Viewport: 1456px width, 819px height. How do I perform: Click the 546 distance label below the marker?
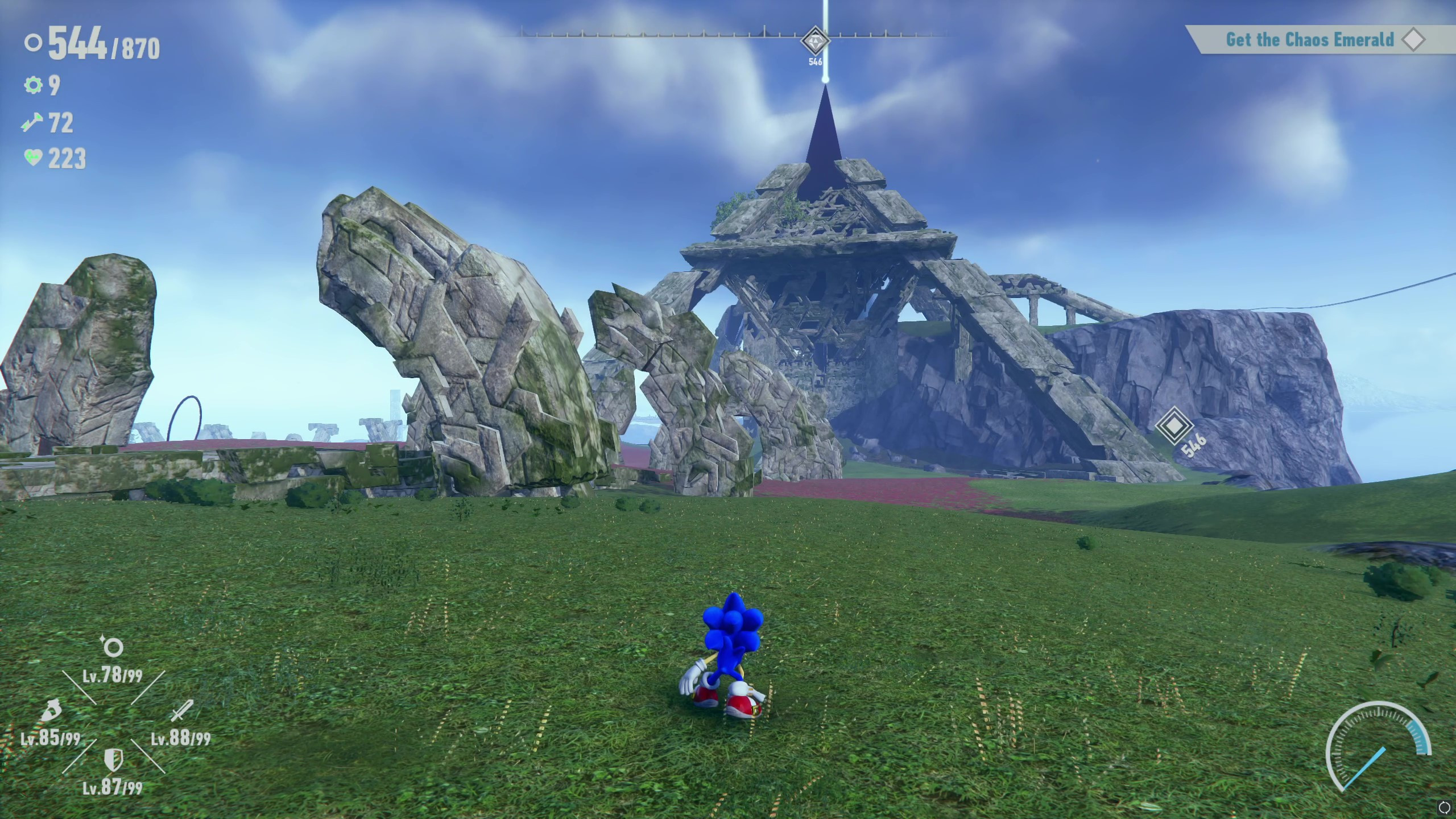814,61
